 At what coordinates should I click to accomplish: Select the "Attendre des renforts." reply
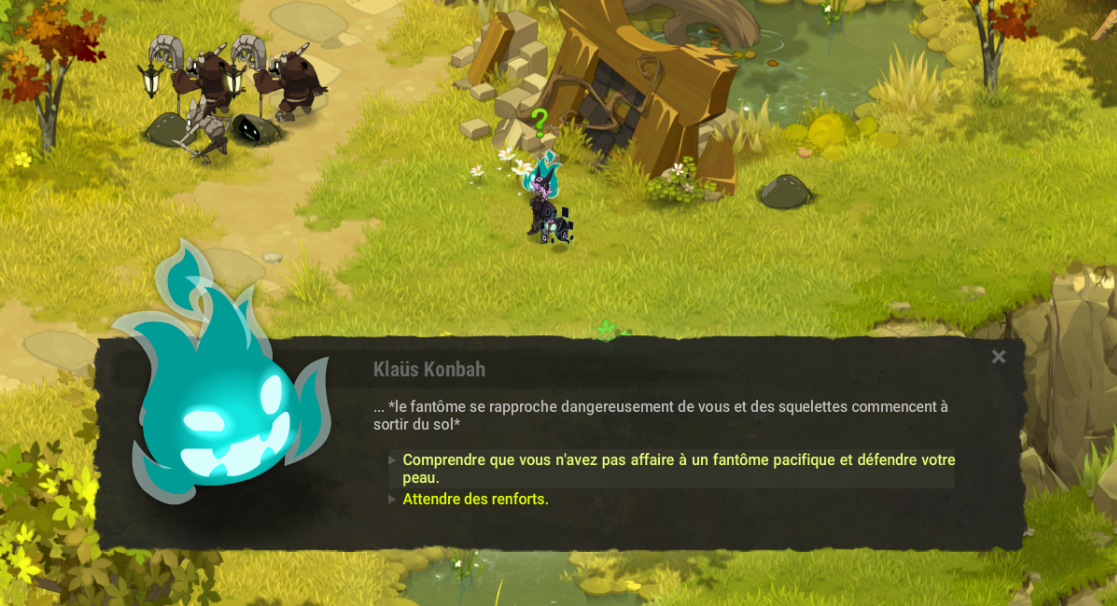tap(475, 499)
